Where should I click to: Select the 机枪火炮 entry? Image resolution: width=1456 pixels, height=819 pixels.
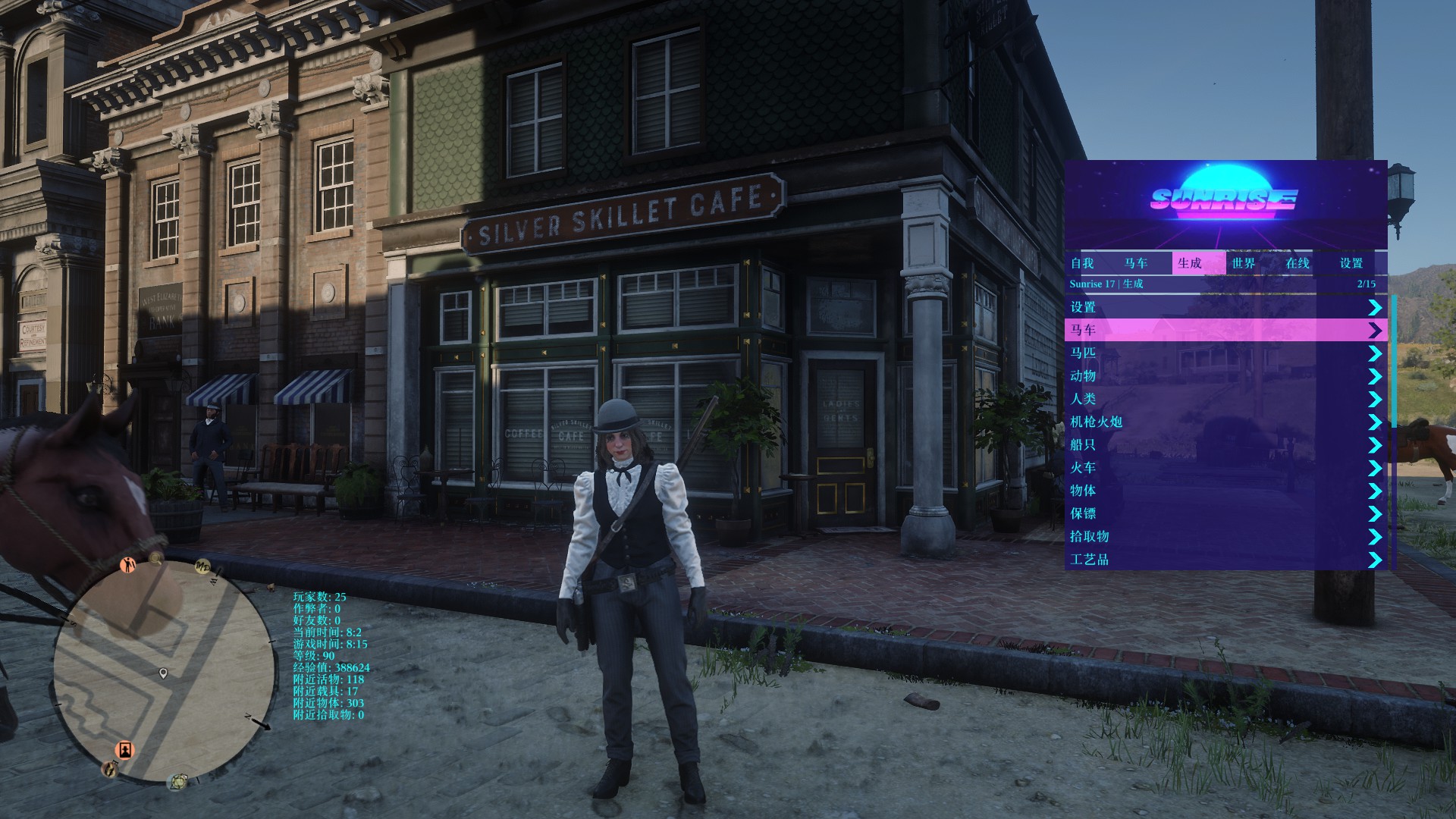(1225, 422)
